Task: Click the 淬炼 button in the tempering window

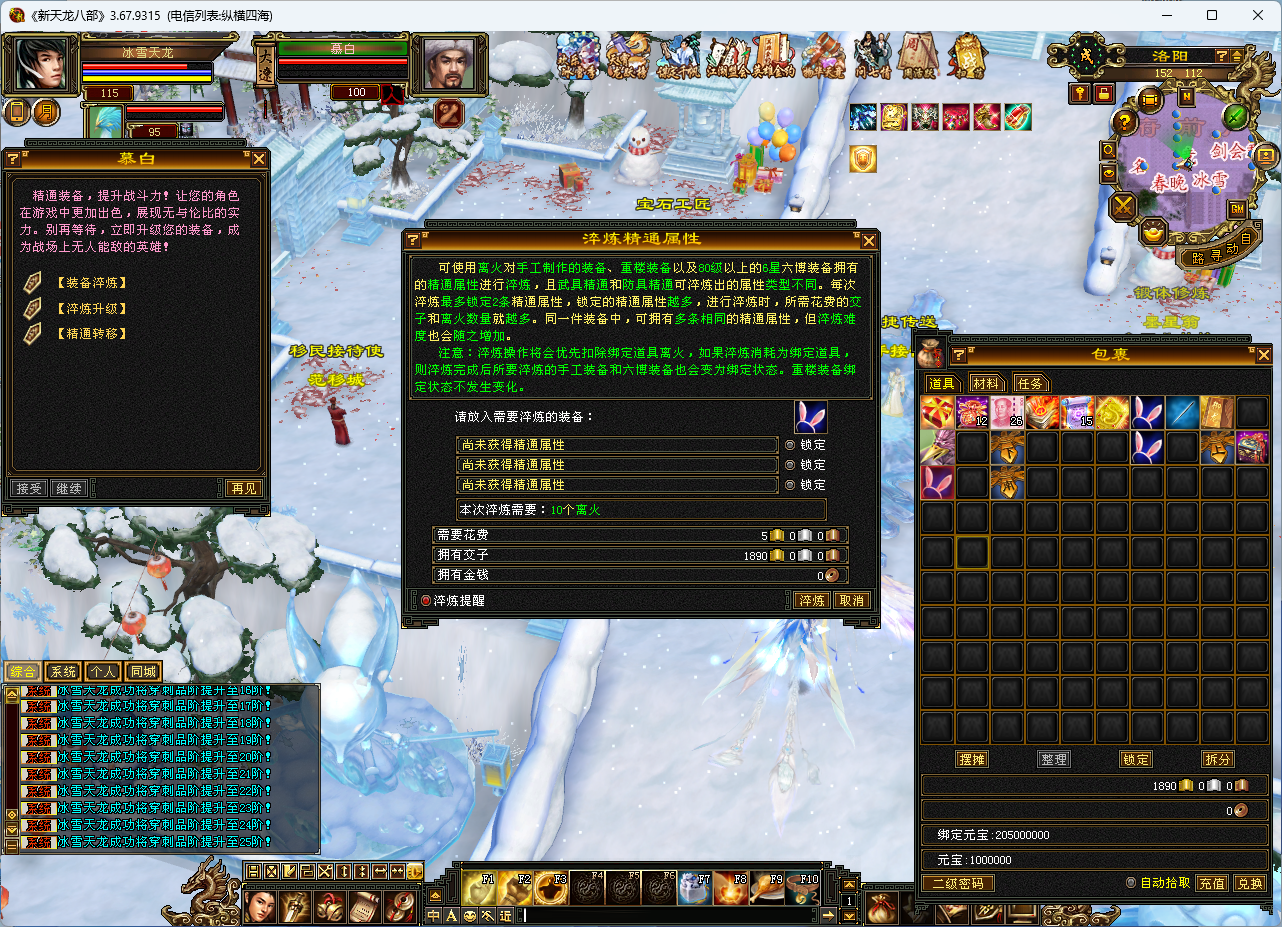Action: [811, 600]
